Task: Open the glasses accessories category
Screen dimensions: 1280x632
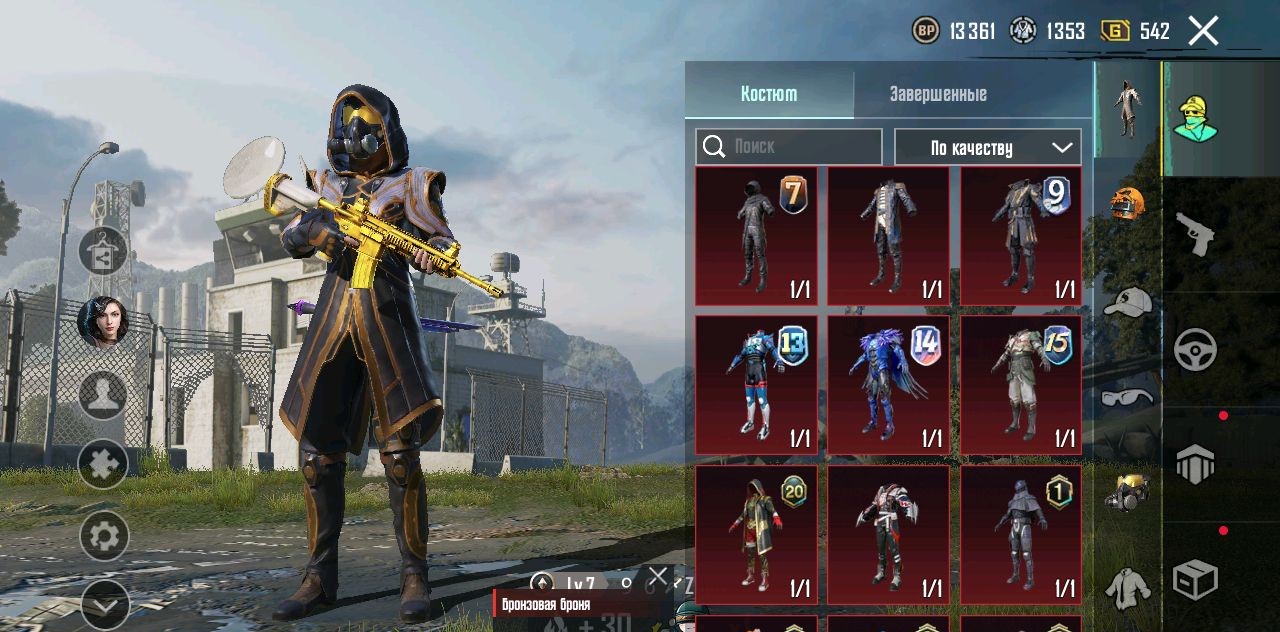Action: [x=1127, y=398]
